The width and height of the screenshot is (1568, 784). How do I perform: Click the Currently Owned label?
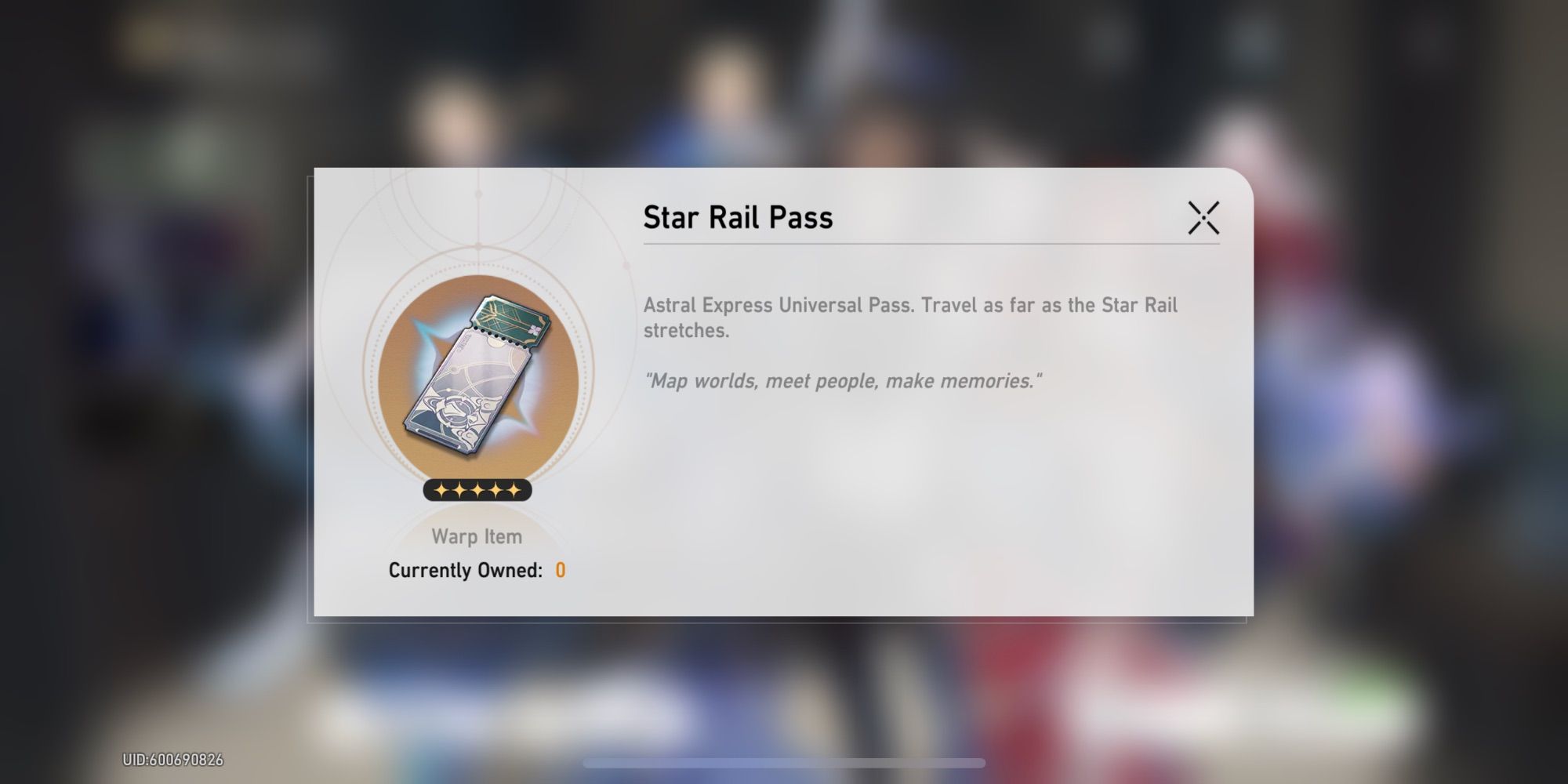pyautogui.click(x=466, y=571)
